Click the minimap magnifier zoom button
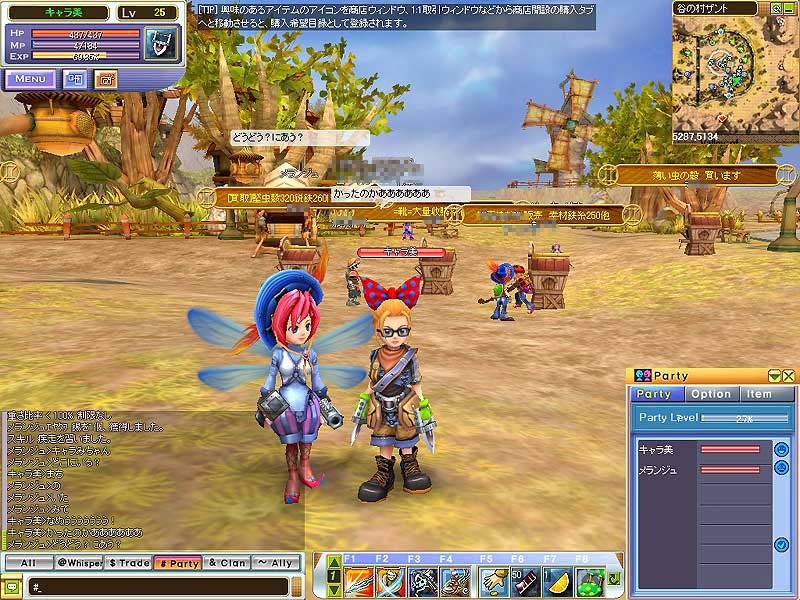800x600 pixels. click(x=777, y=9)
